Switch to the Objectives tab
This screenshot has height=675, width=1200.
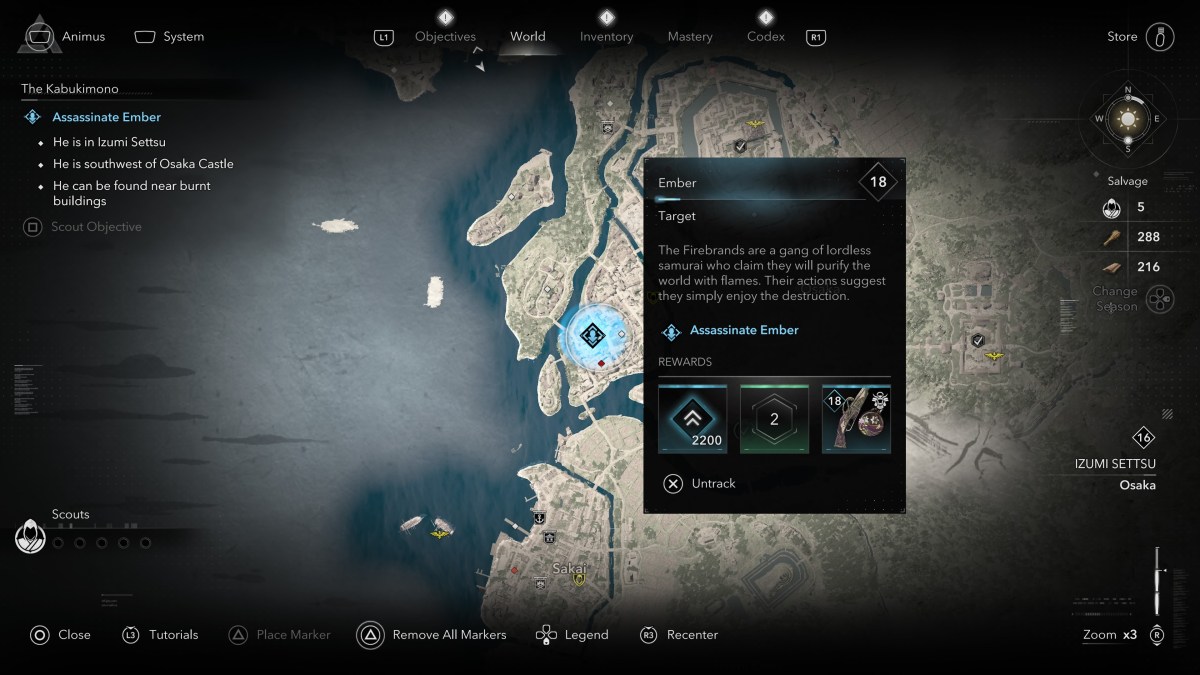[445, 37]
